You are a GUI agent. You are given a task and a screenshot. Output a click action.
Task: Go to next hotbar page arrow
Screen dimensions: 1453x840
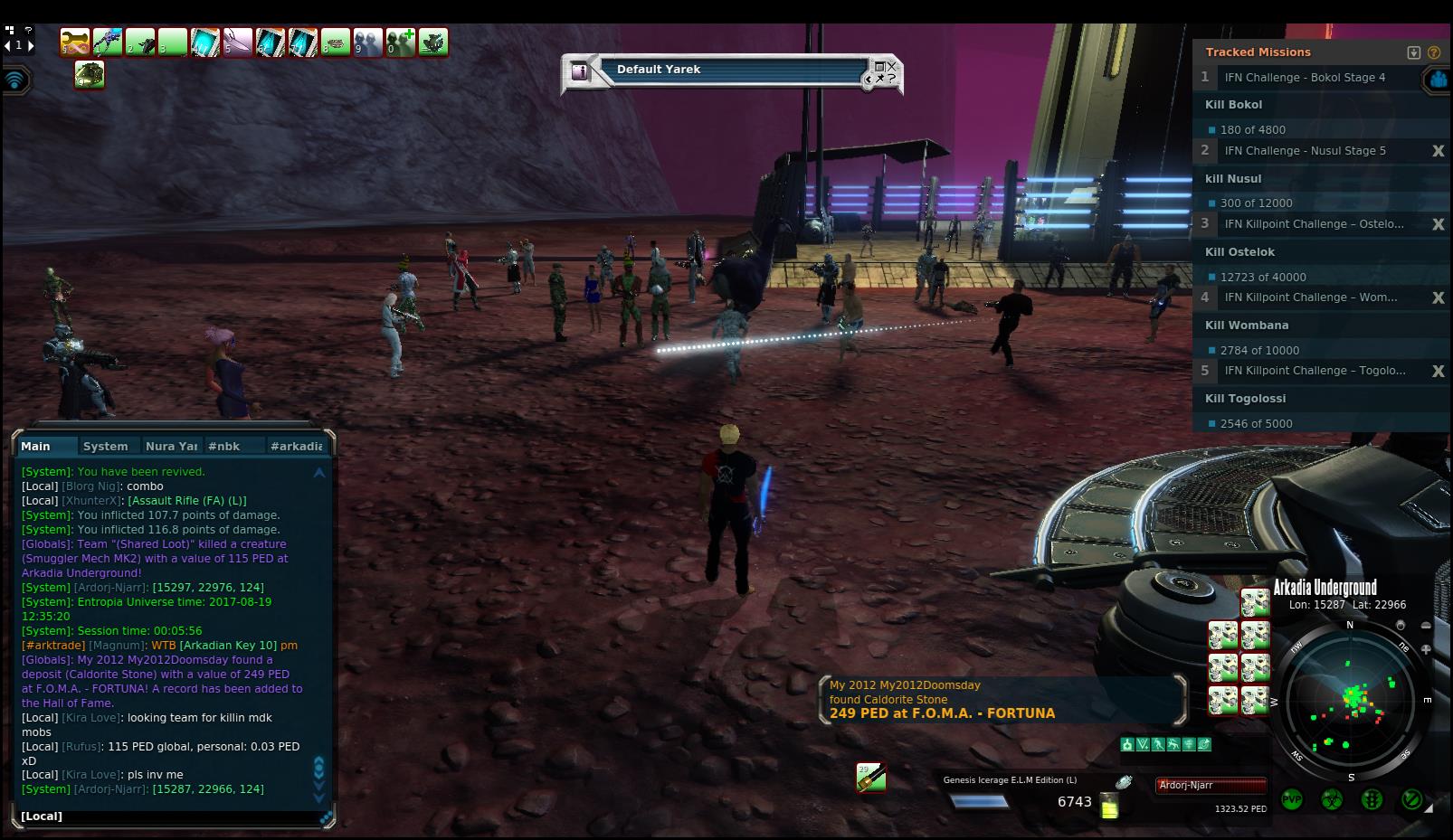coord(31,44)
